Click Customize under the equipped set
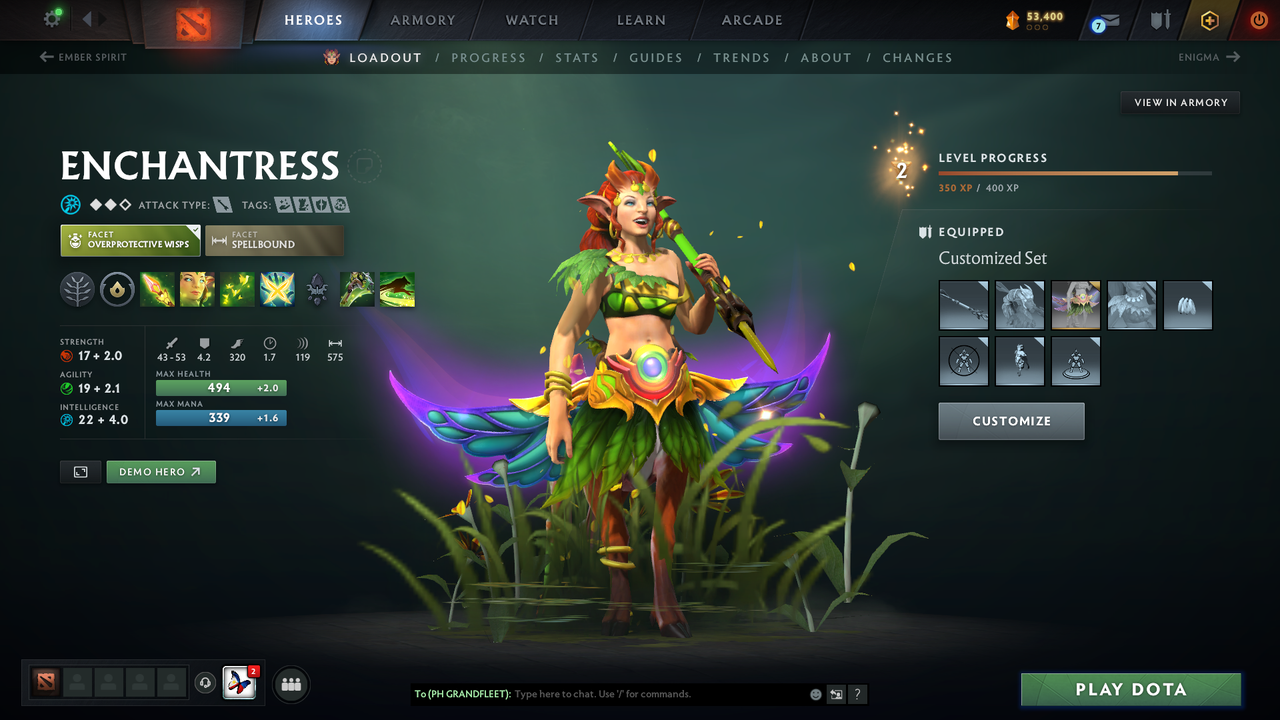 [1011, 421]
